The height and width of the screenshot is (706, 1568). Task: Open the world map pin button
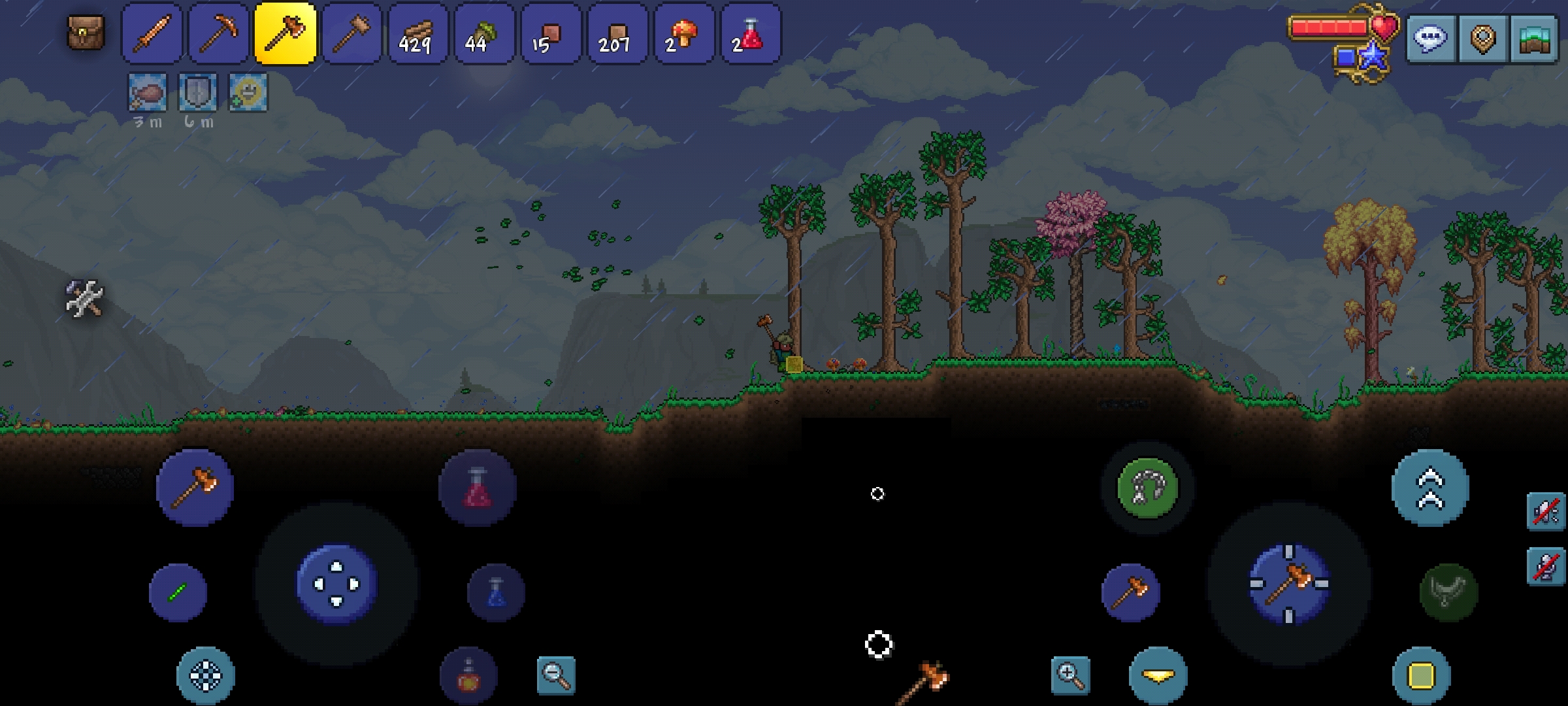1482,39
